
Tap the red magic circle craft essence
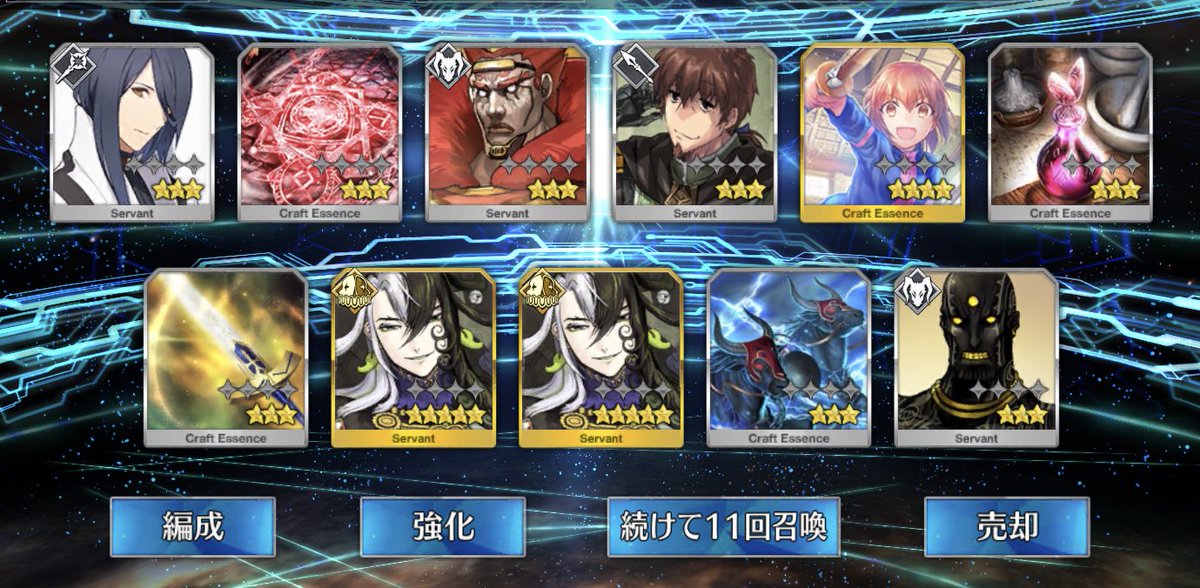(x=320, y=130)
